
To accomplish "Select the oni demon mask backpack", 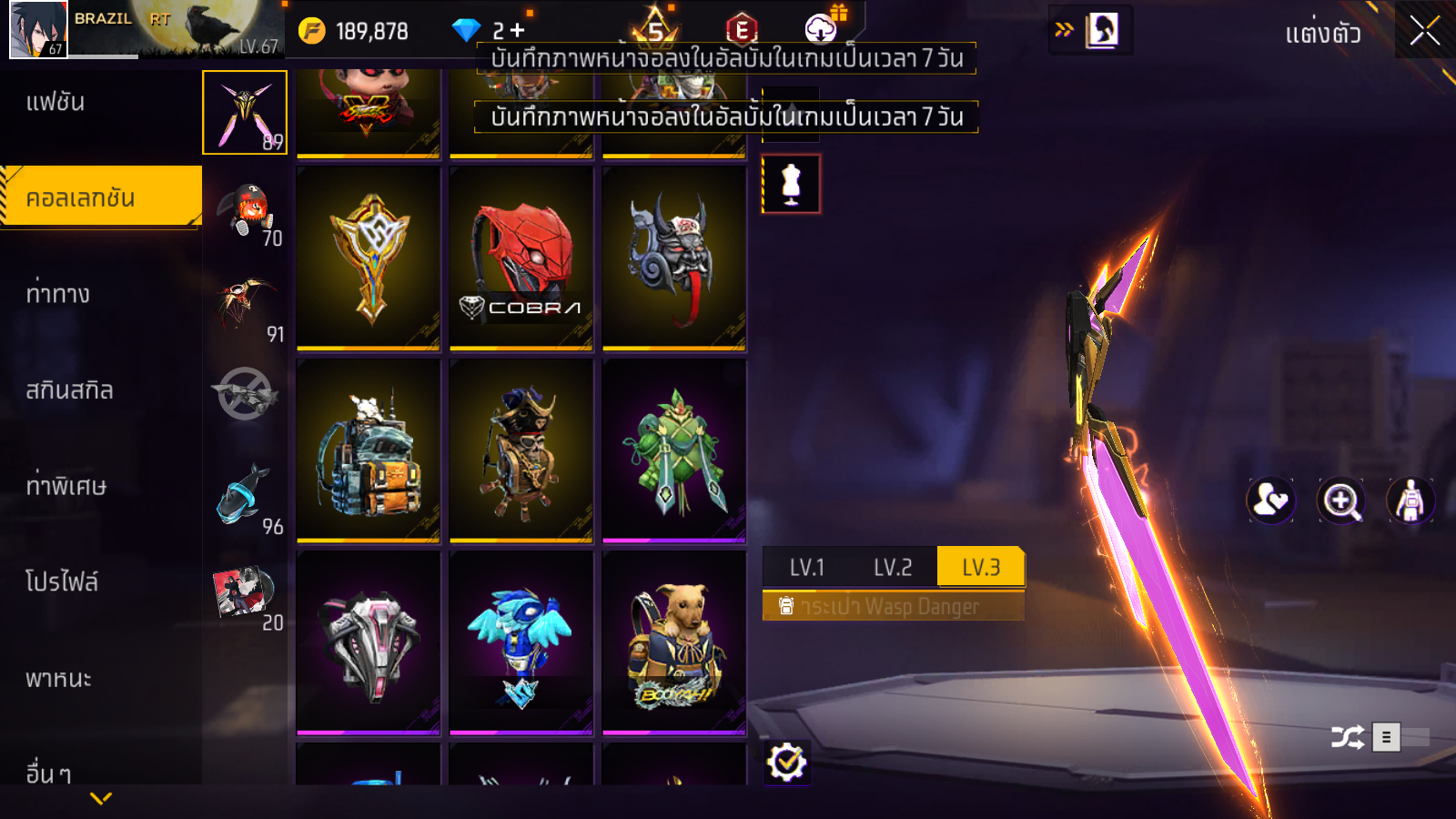I will [674, 258].
